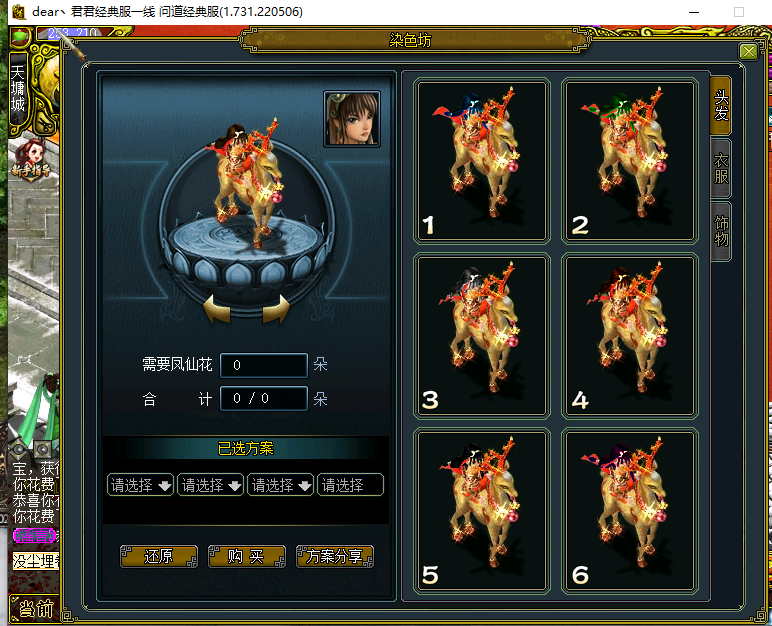Maximize the game window
Viewport: 772px width, 626px height.
coord(739,12)
